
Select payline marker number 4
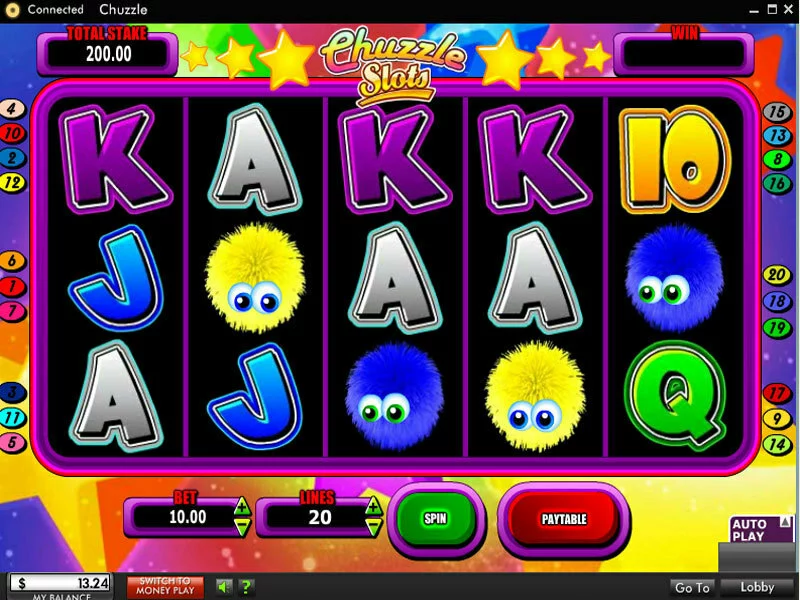pyautogui.click(x=12, y=109)
